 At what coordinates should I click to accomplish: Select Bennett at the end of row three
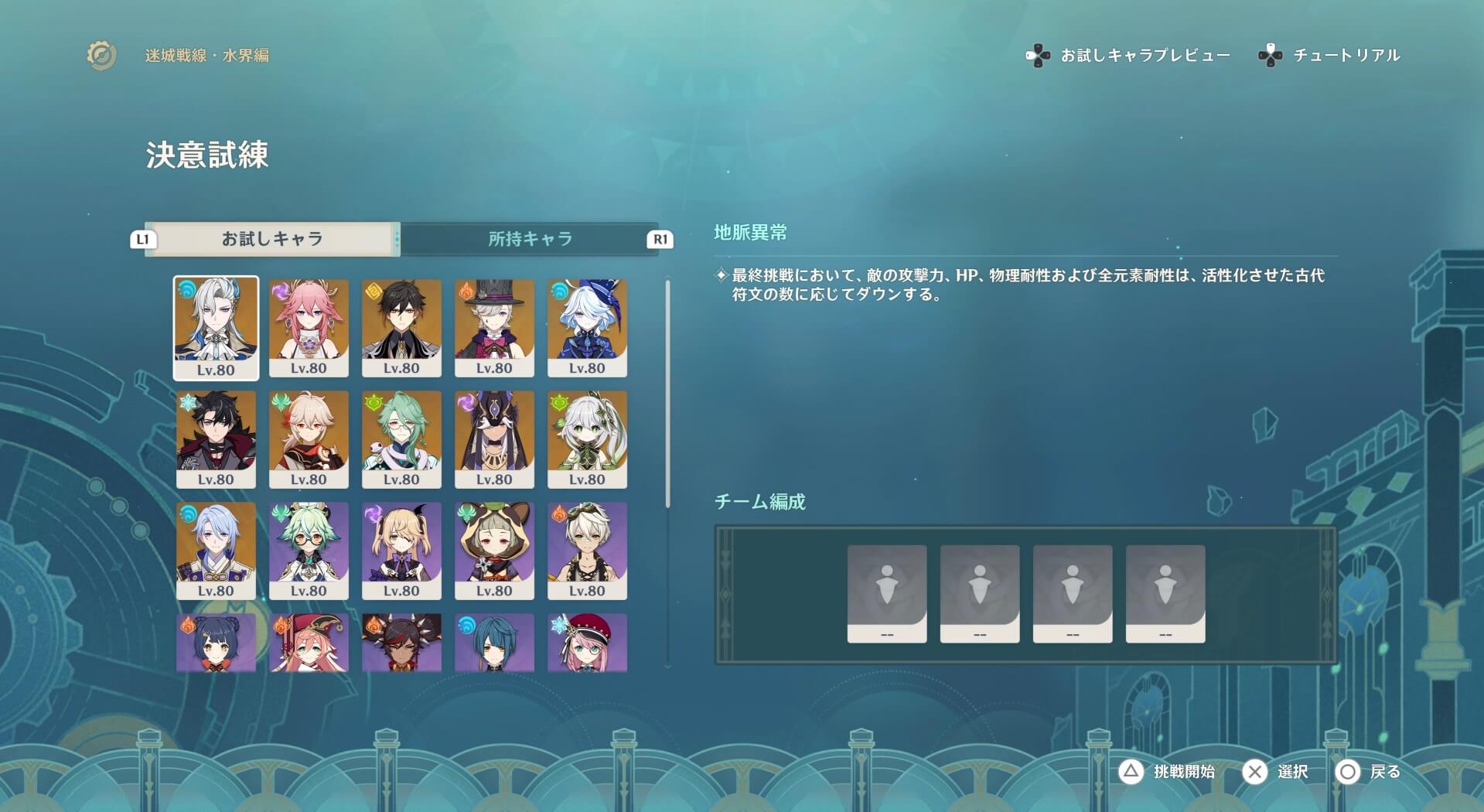tap(588, 549)
